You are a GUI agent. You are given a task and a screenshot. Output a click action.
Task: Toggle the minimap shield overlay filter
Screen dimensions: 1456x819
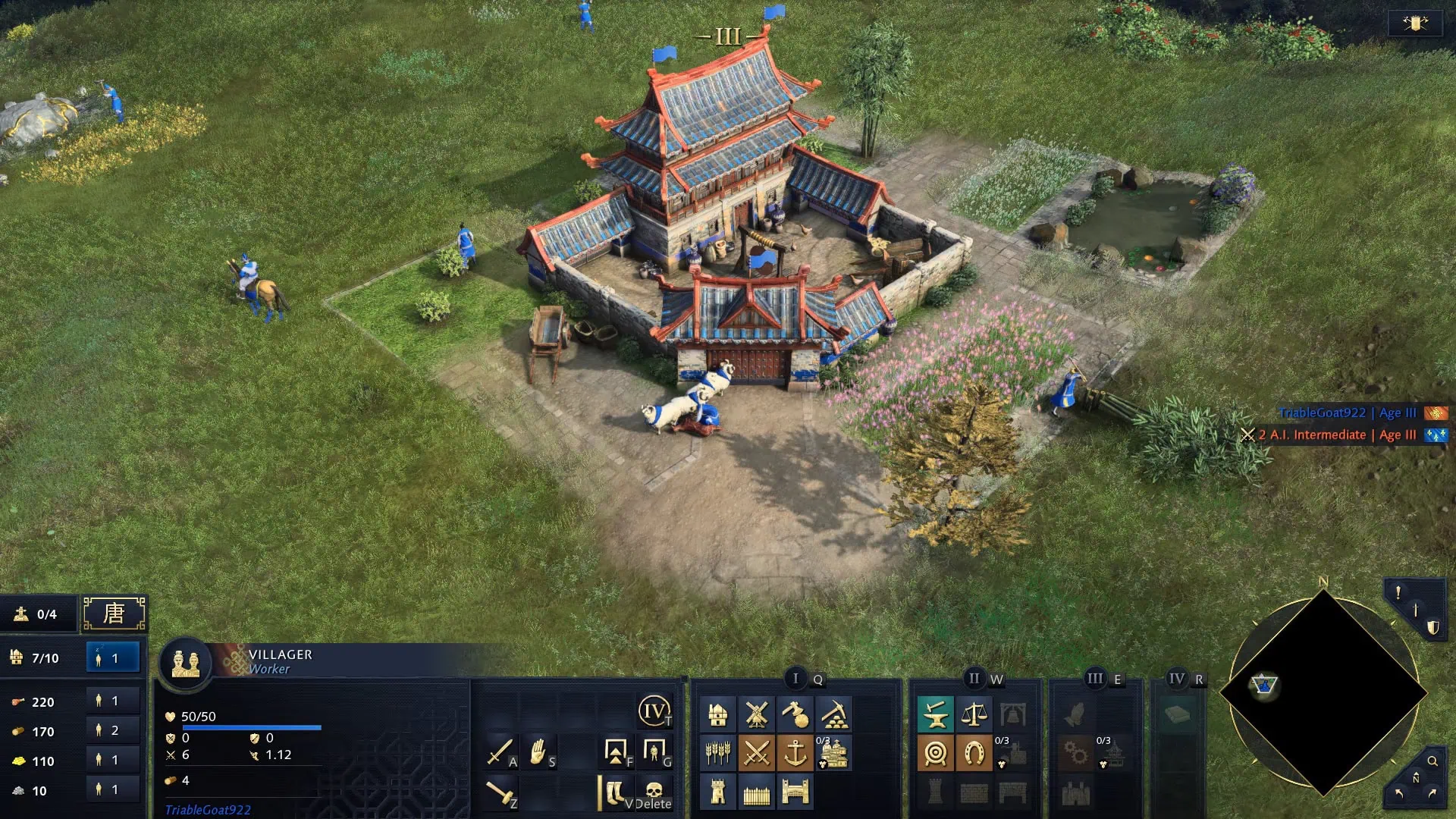click(1432, 626)
